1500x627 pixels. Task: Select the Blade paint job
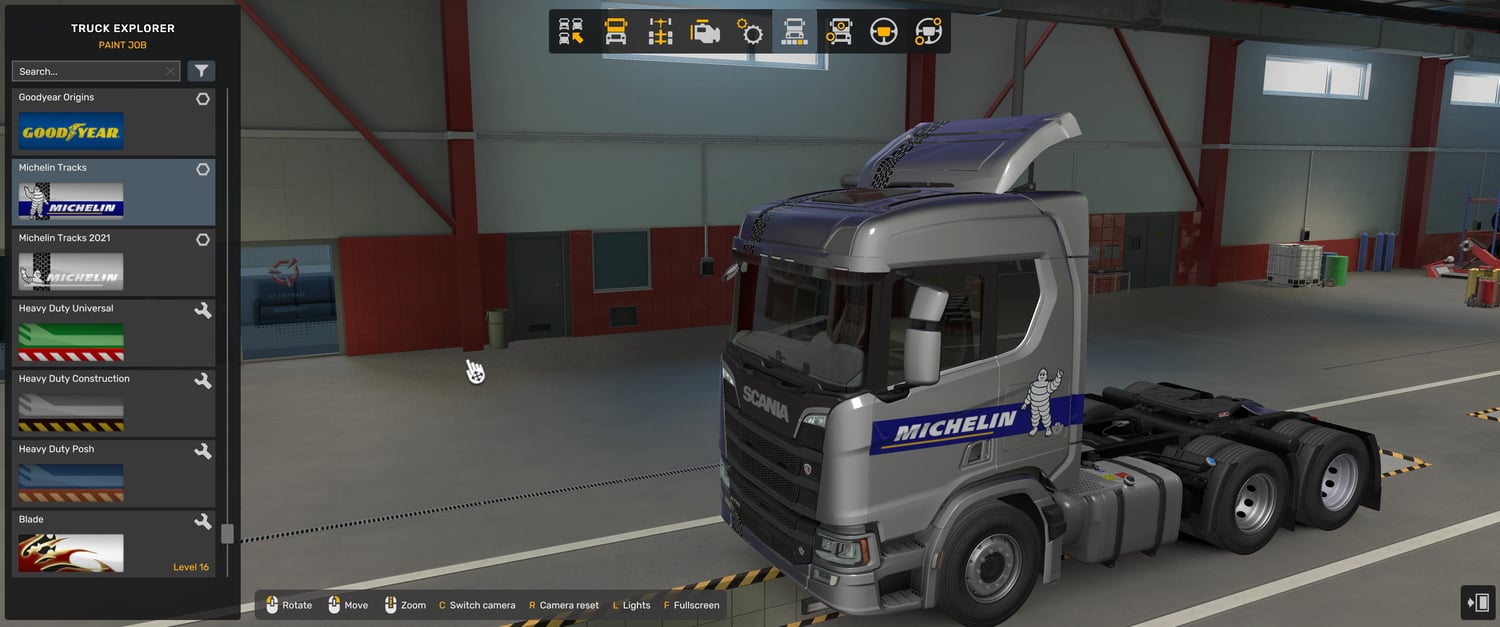[x=113, y=545]
